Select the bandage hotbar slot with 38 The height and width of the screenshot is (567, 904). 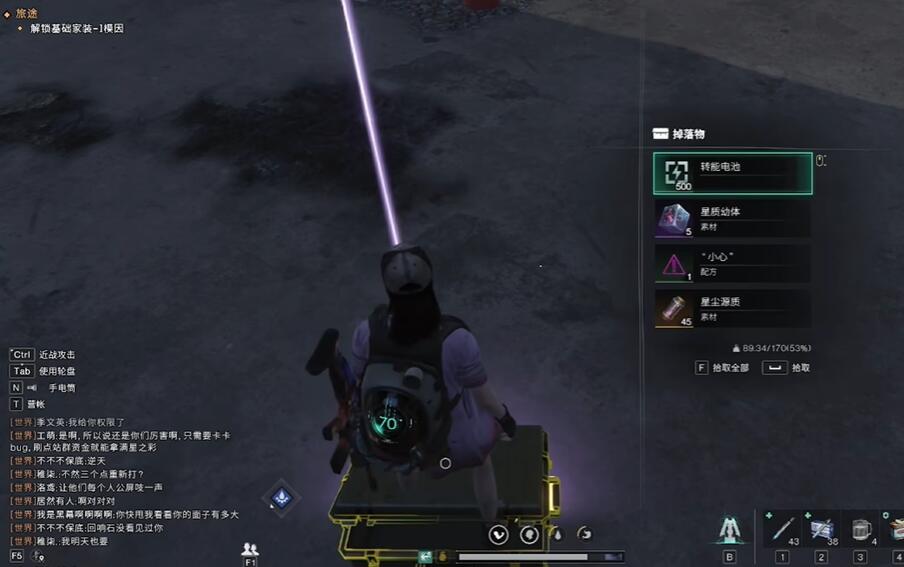pos(821,528)
